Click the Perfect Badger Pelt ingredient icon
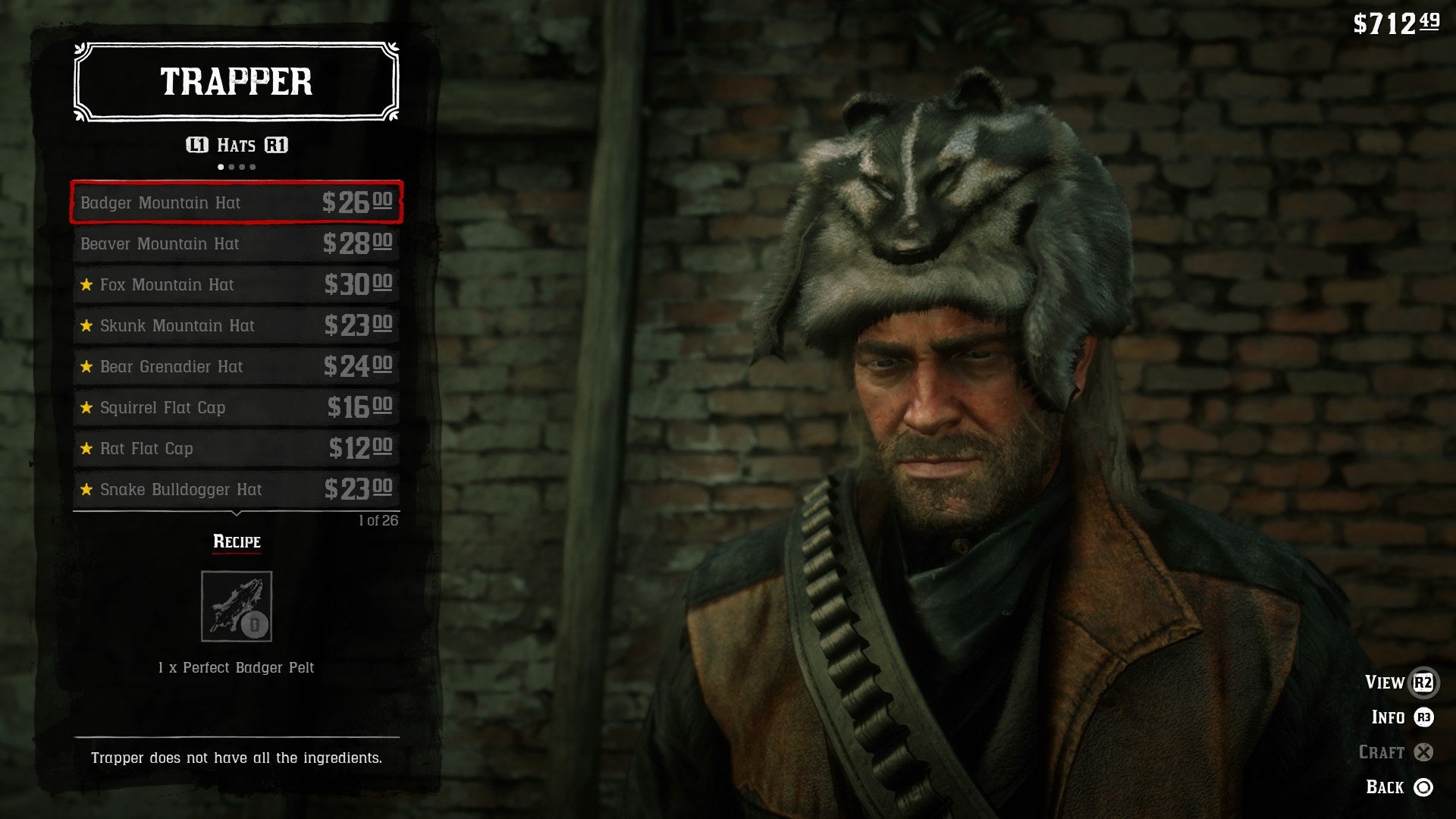 tap(236, 606)
